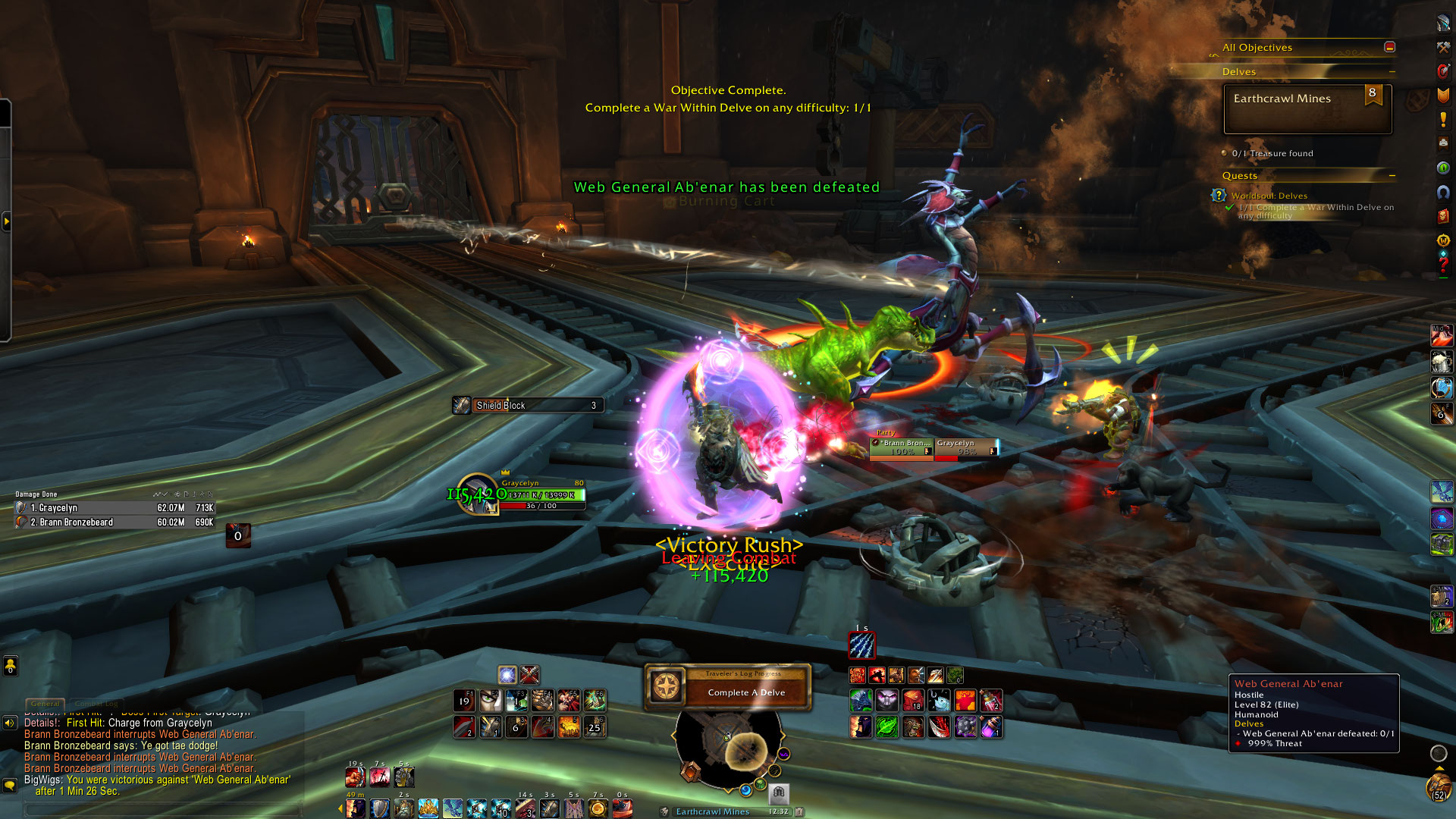The width and height of the screenshot is (1456, 819).
Task: Activate the green leaf ability icon
Action: coord(886,727)
